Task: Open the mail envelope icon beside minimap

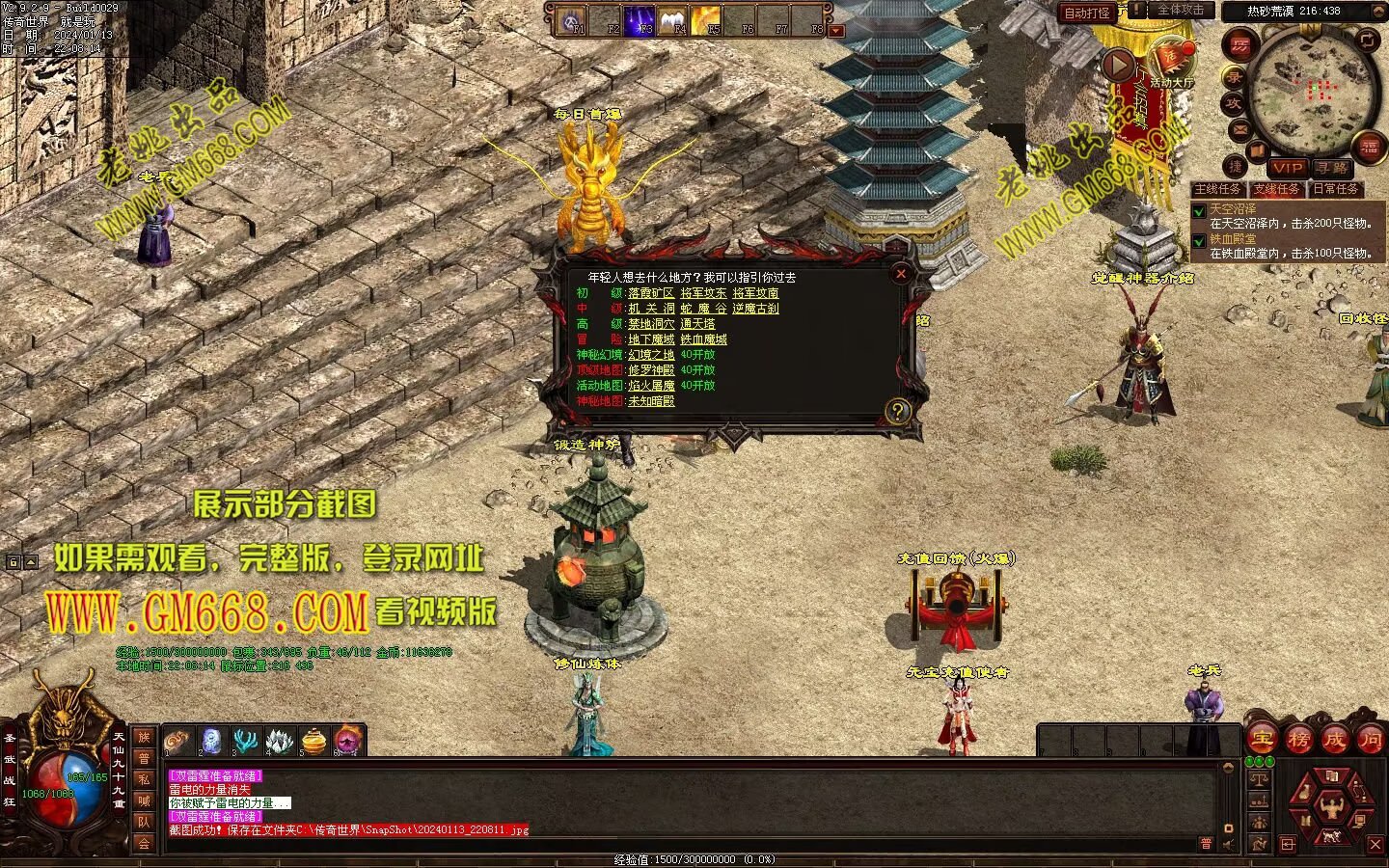Action: click(1239, 129)
